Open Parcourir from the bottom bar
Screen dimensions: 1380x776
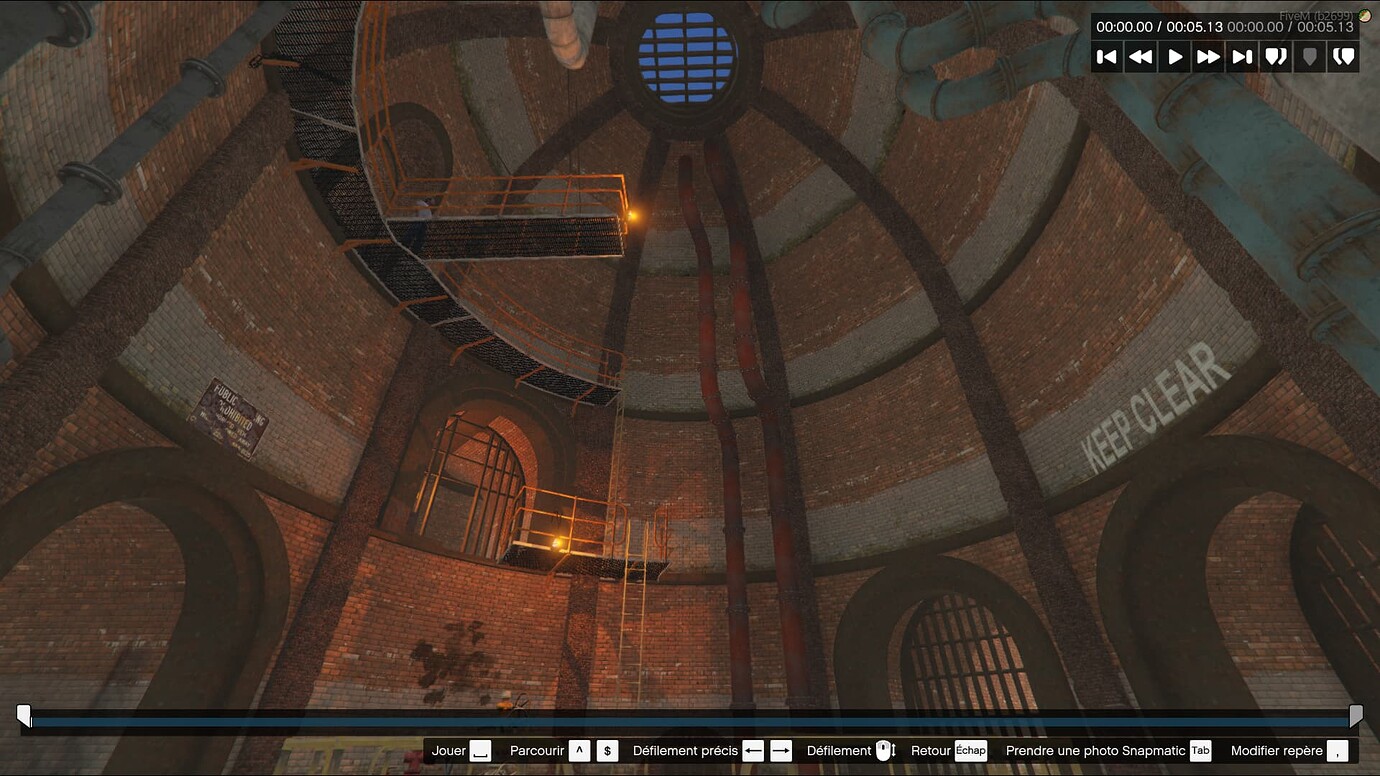pos(536,750)
